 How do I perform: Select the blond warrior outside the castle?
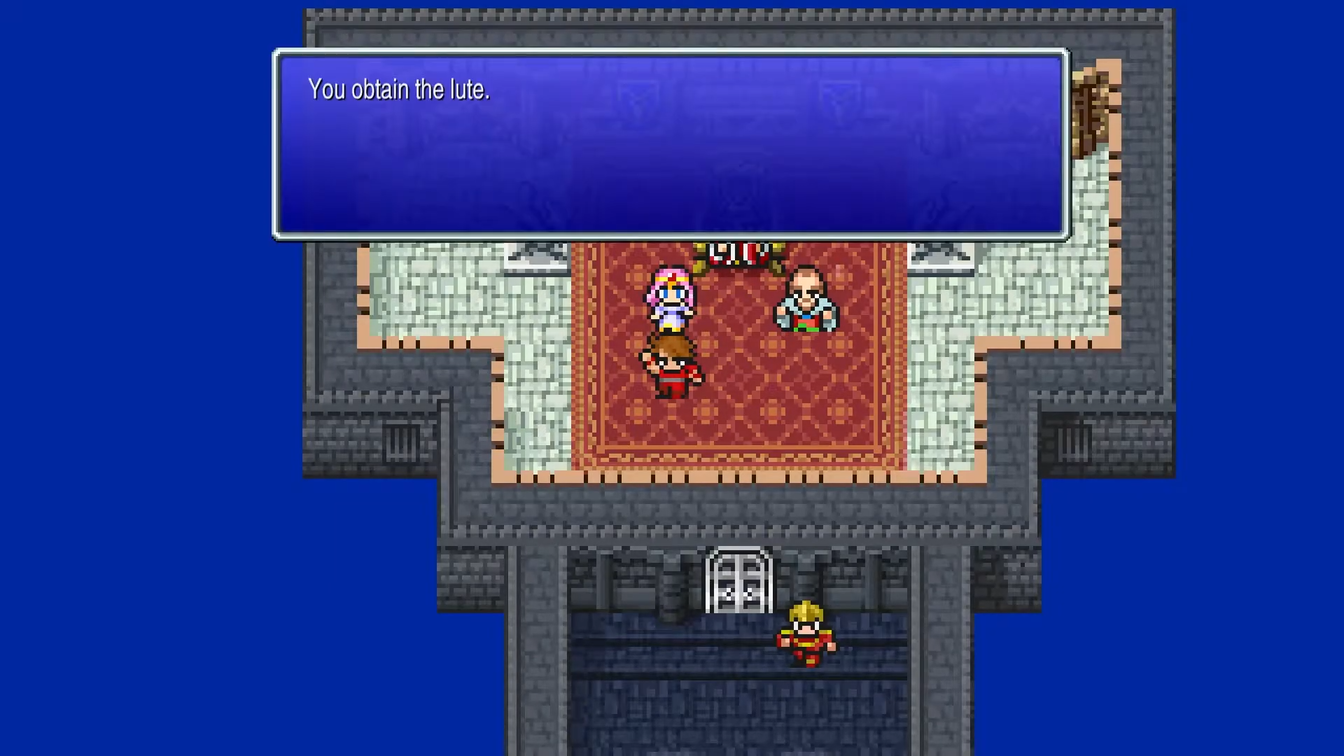[806, 637]
